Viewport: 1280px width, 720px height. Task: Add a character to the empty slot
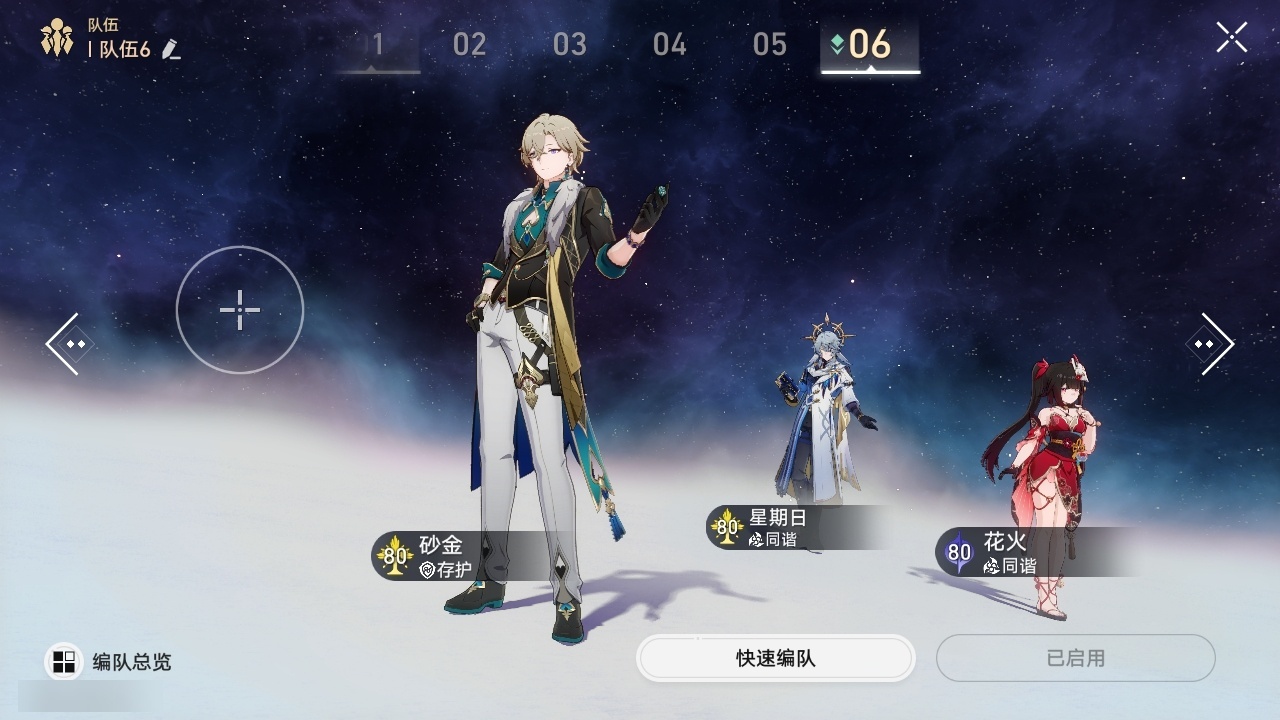pos(240,310)
